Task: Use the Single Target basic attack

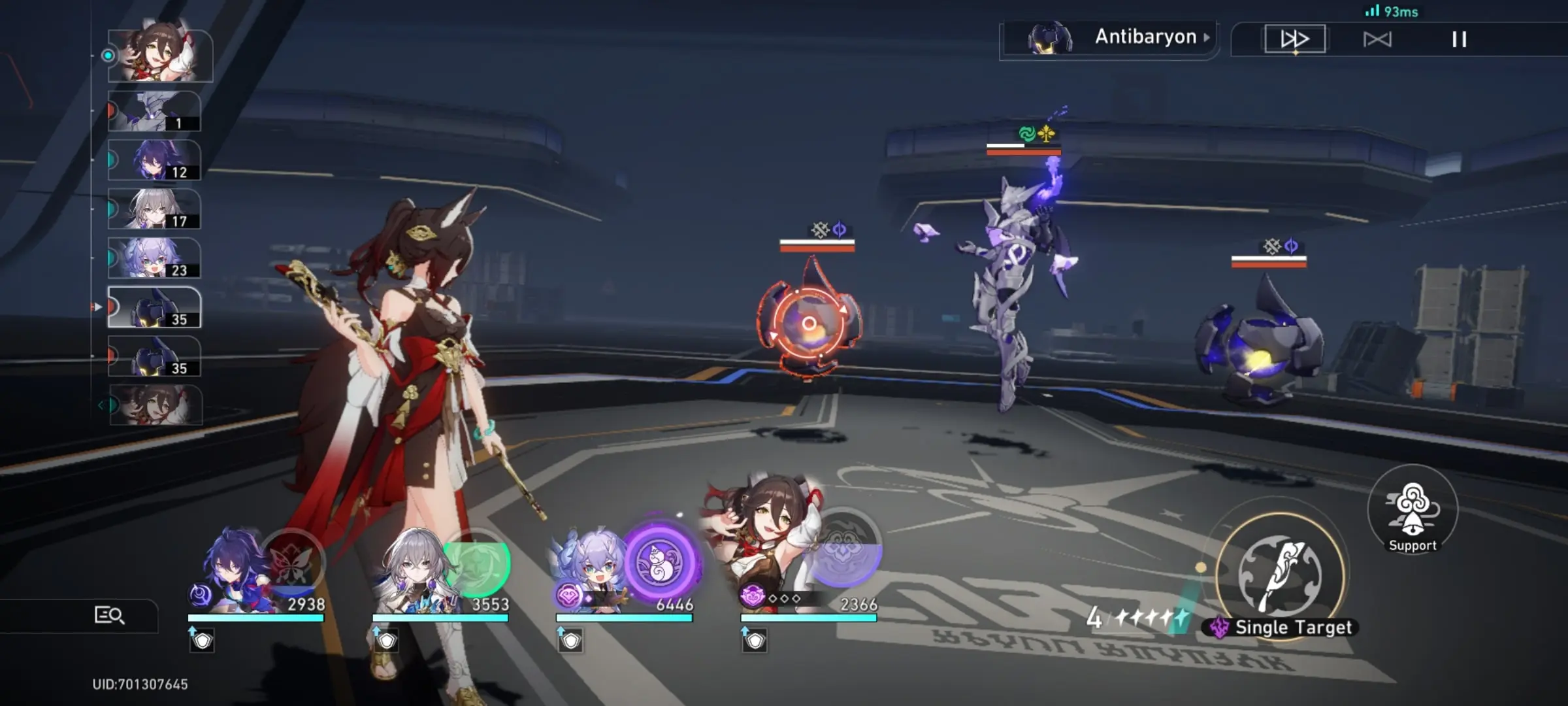Action: pyautogui.click(x=1280, y=575)
